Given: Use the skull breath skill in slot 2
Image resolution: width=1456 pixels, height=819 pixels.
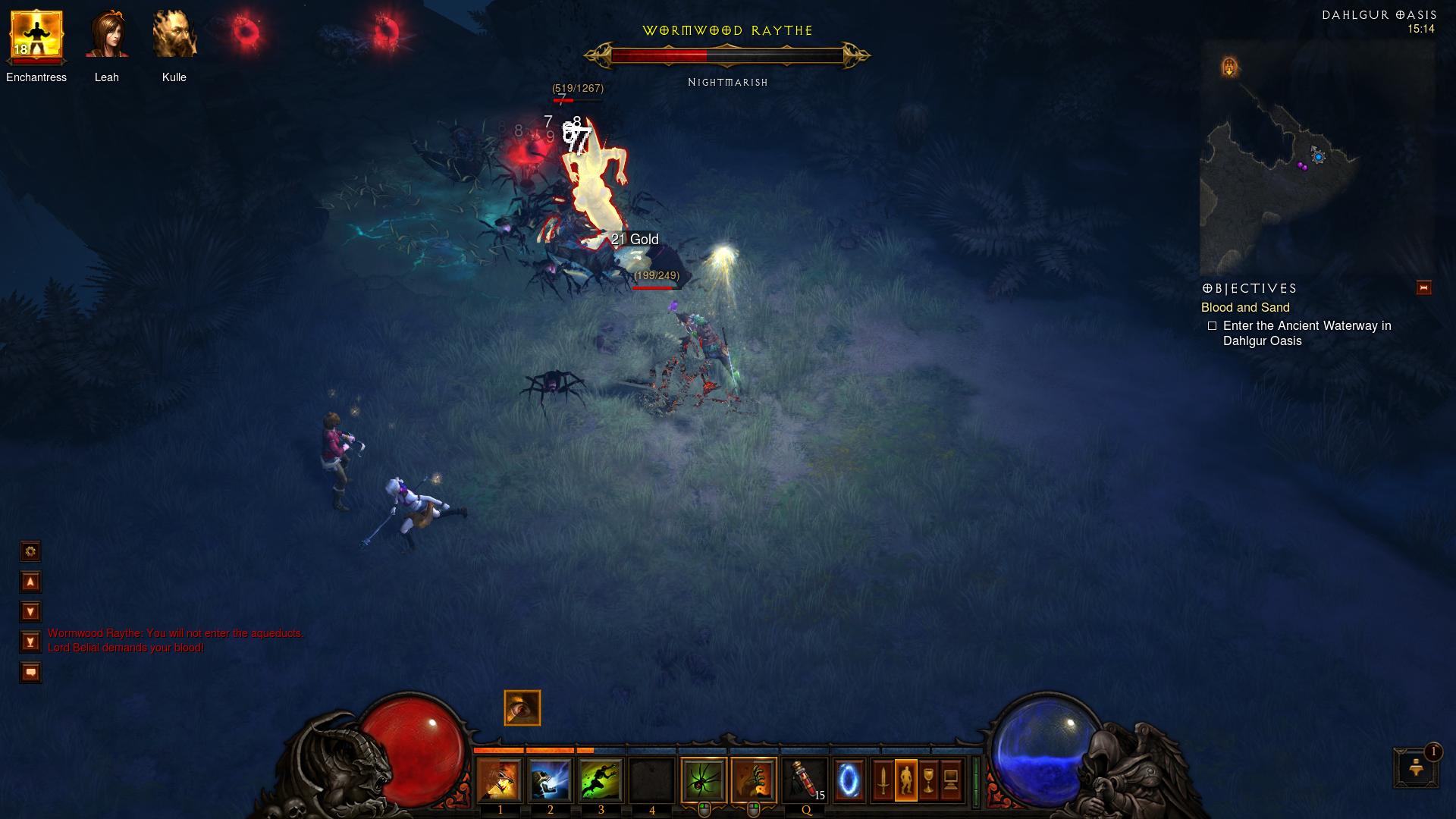Looking at the screenshot, I should [x=550, y=780].
